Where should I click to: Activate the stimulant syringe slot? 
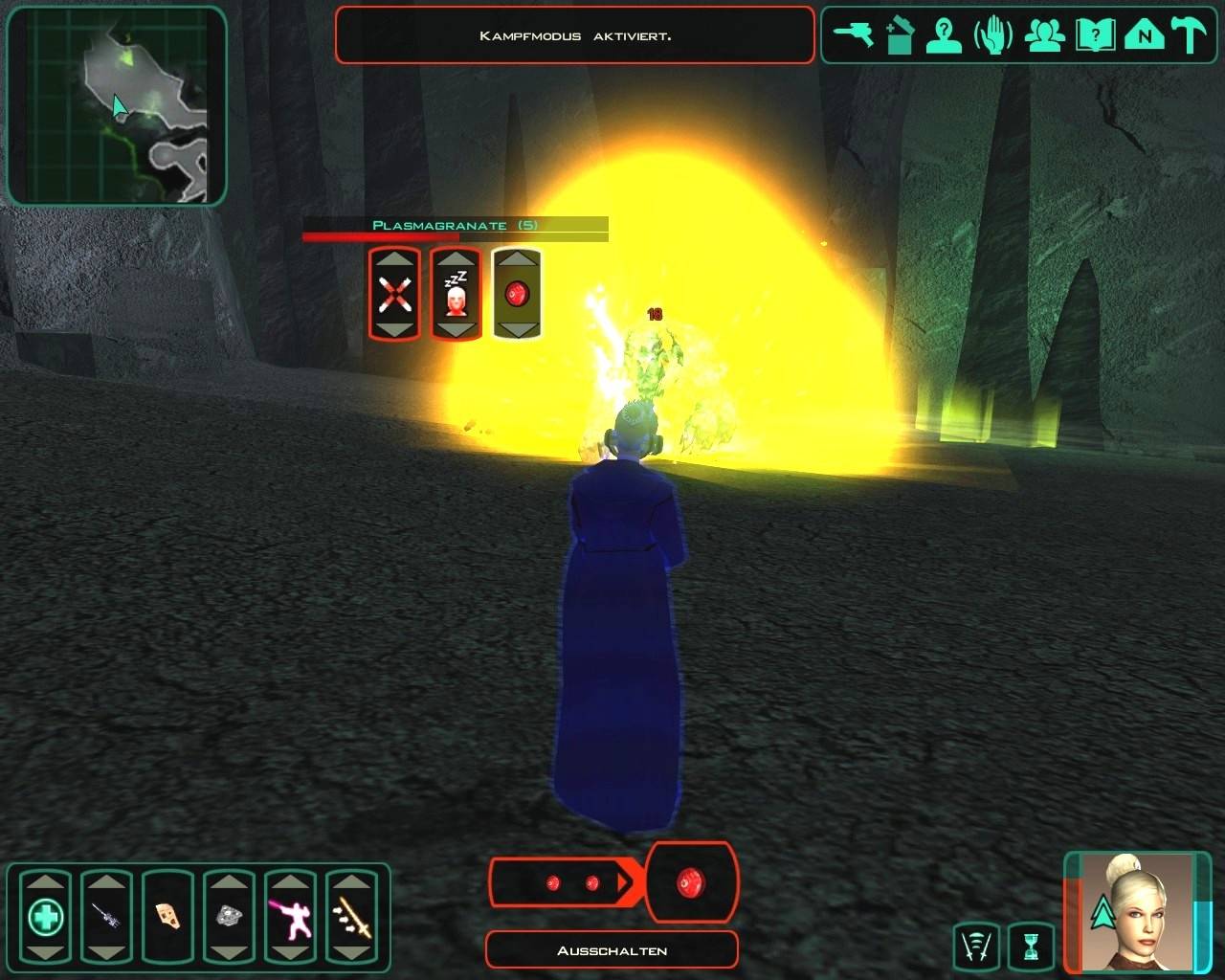click(106, 918)
